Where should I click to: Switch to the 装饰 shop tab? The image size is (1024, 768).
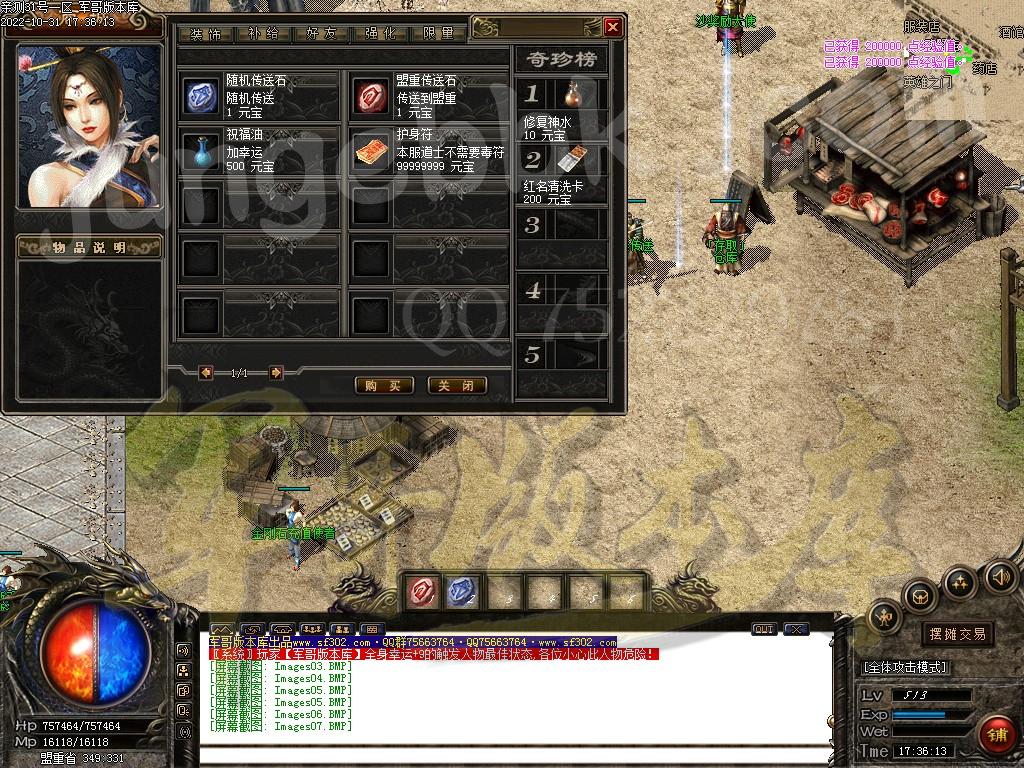pyautogui.click(x=206, y=33)
